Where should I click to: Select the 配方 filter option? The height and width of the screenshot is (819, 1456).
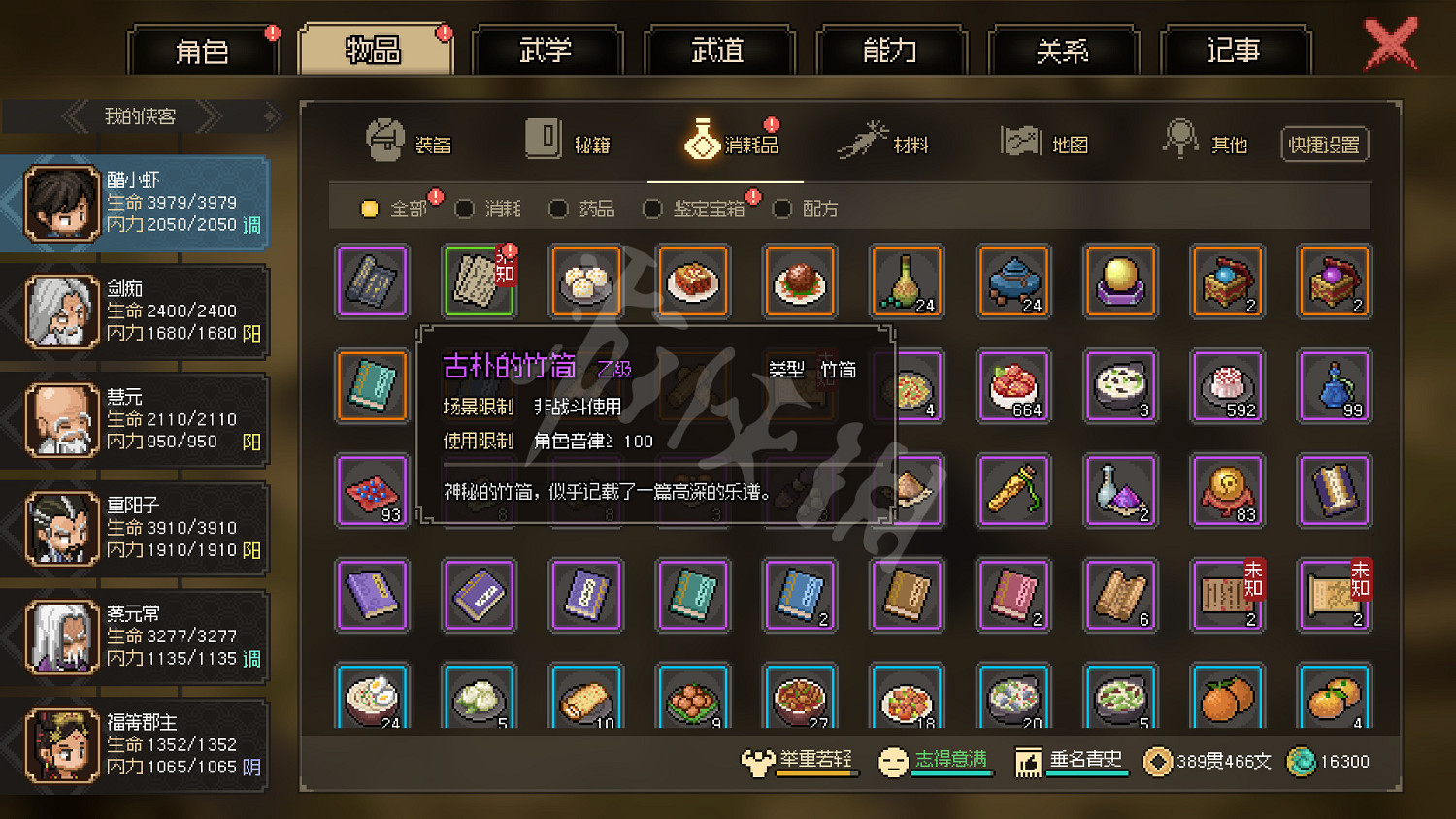(806, 209)
